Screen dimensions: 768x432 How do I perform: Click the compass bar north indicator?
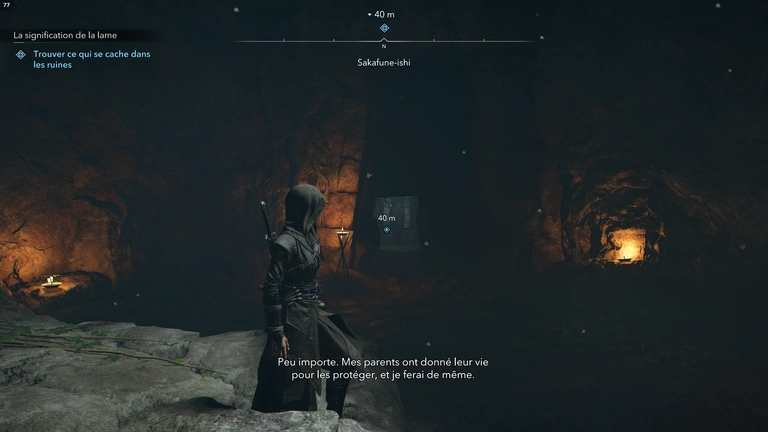pyautogui.click(x=384, y=44)
